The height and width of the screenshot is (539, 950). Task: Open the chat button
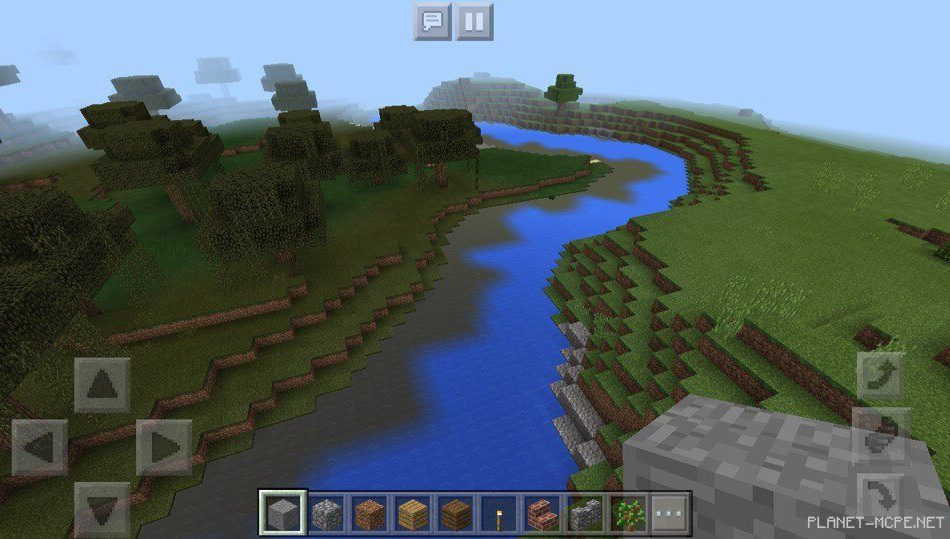coord(432,21)
